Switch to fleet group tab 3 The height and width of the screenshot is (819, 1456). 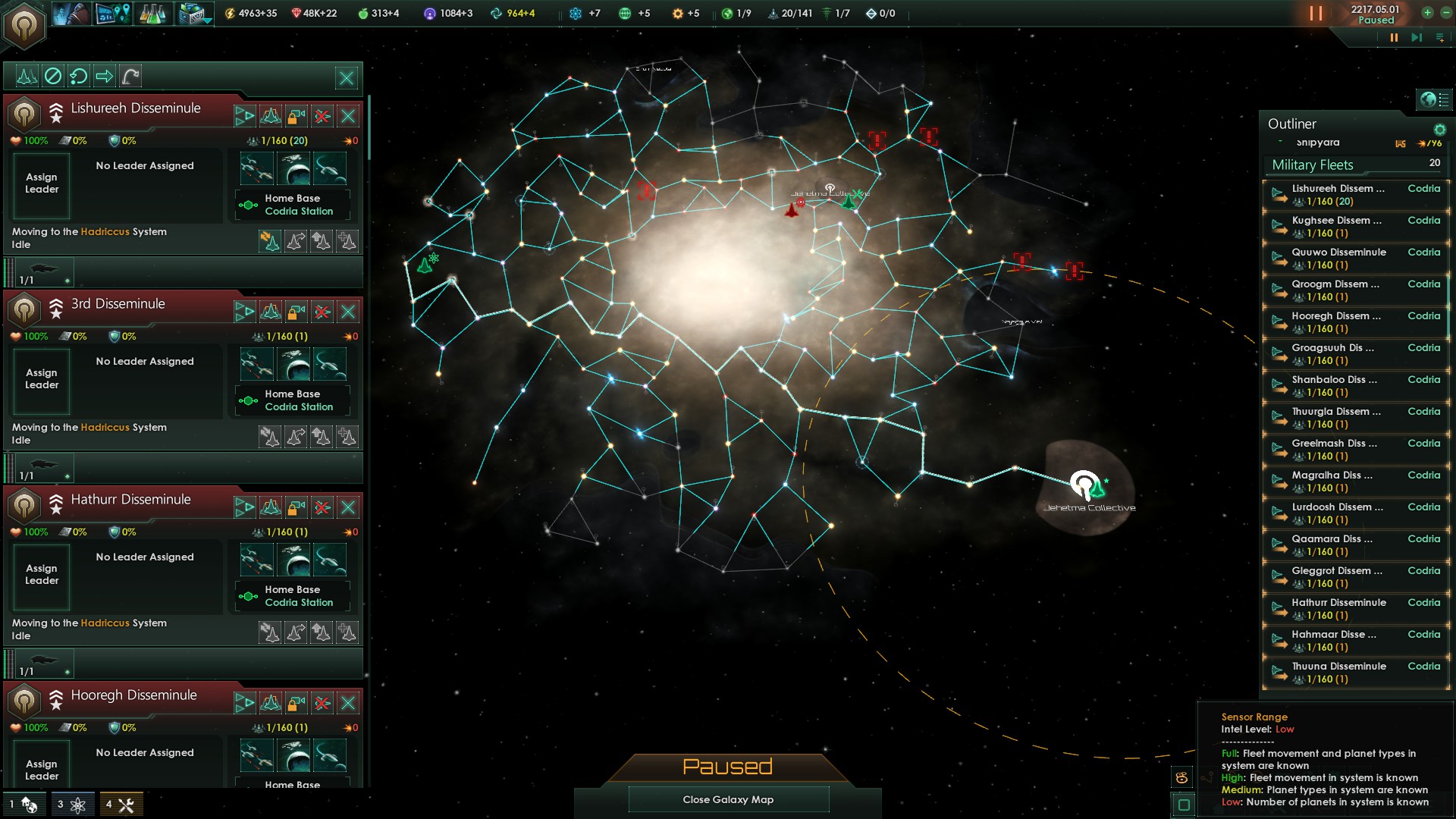(72, 805)
